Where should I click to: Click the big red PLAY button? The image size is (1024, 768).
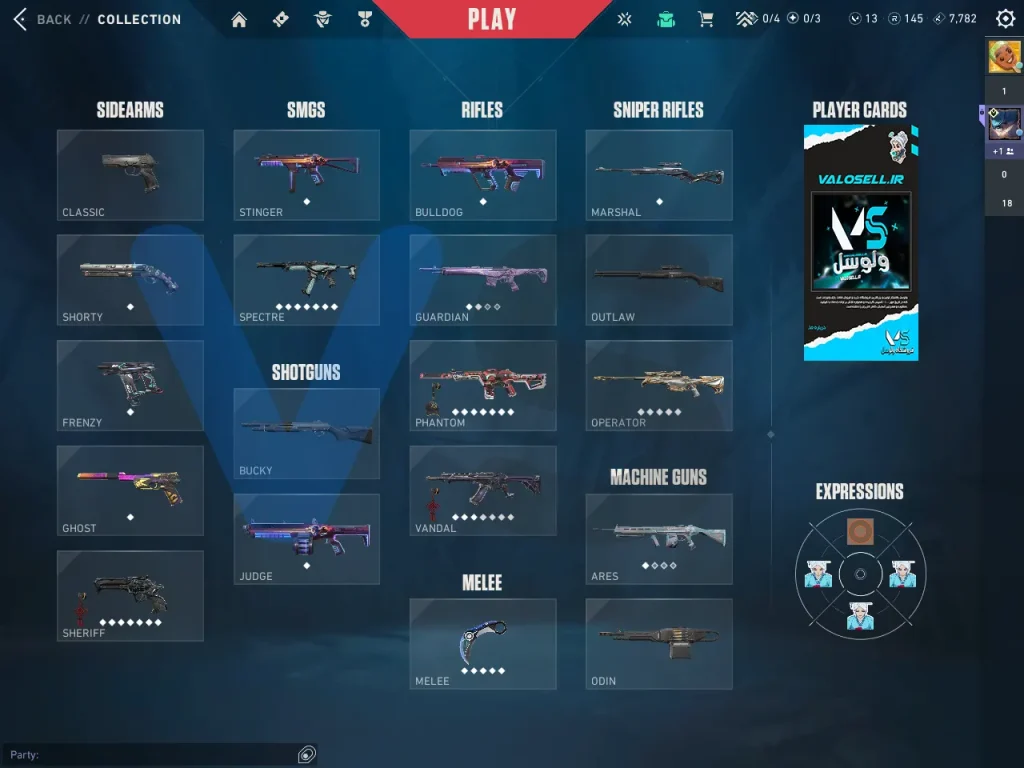tap(492, 19)
